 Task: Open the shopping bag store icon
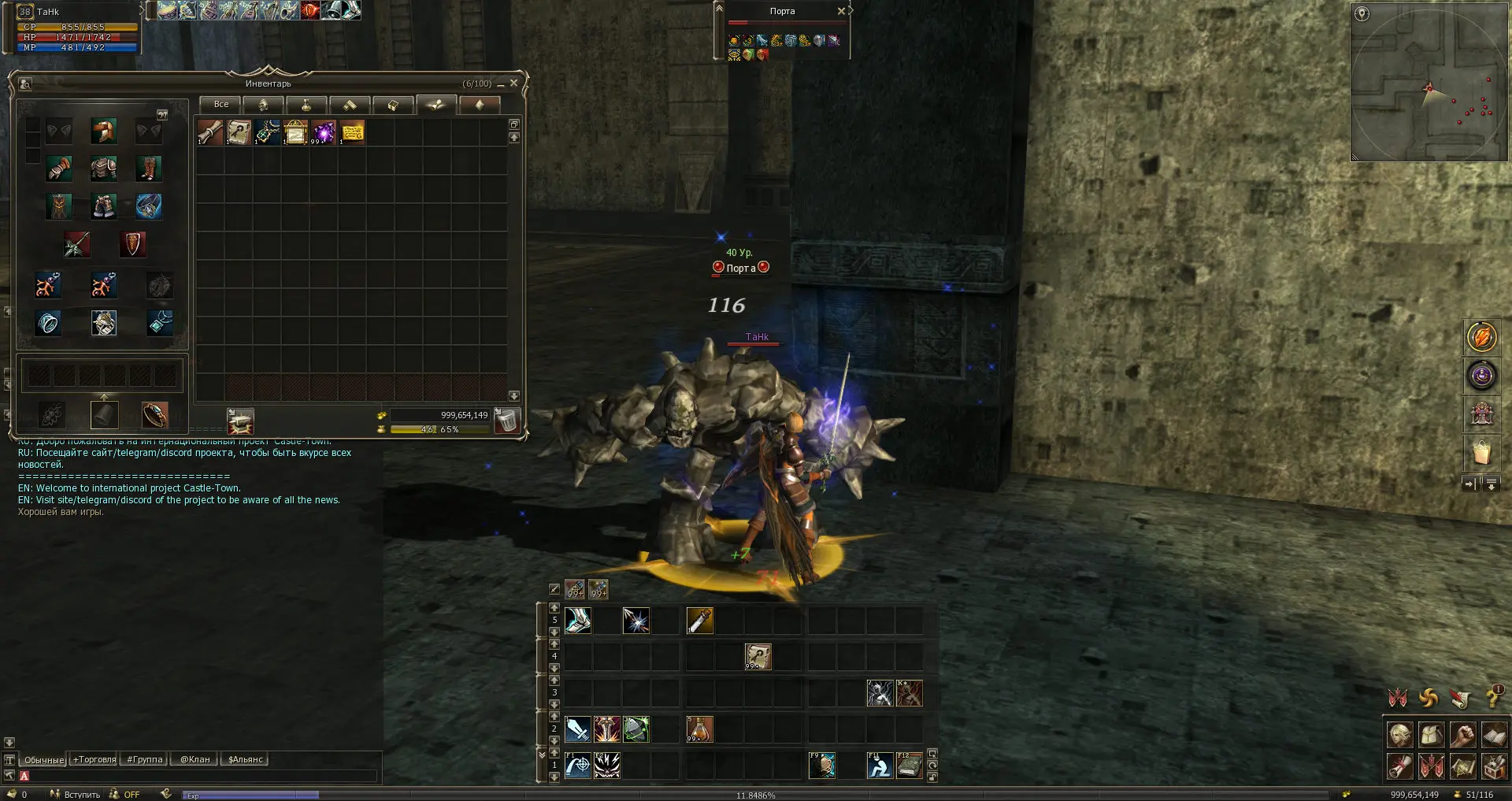[x=1481, y=453]
